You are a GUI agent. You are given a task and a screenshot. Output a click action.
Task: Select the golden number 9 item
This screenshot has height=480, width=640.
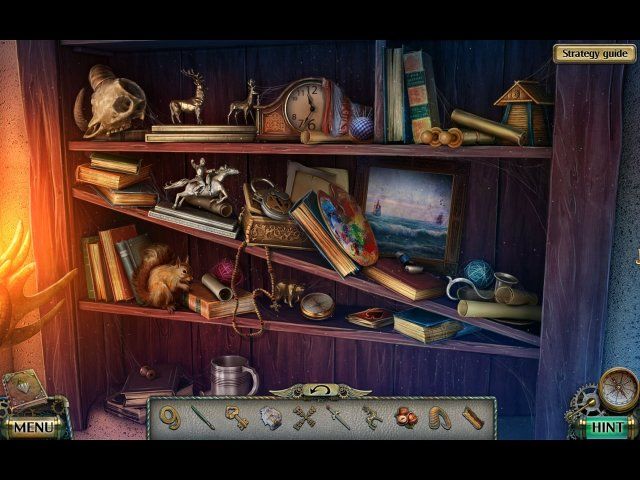pyautogui.click(x=170, y=417)
